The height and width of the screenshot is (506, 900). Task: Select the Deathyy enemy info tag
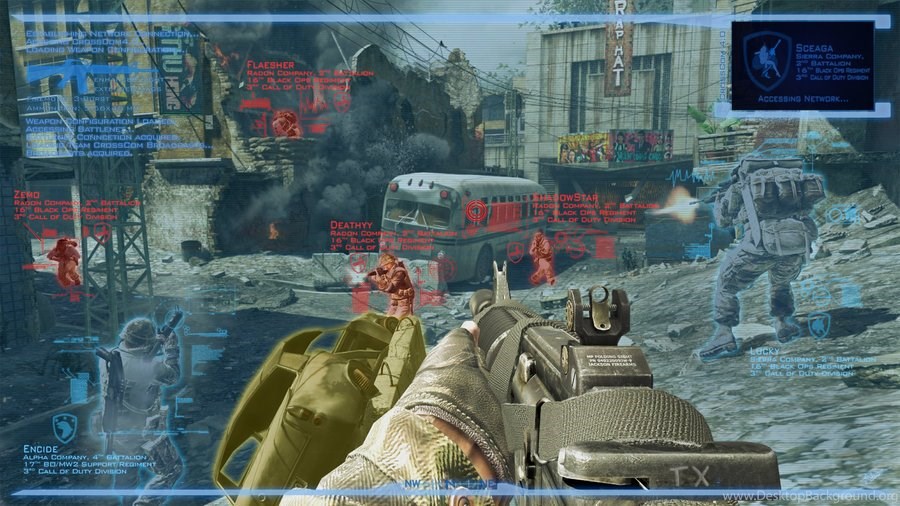coord(351,226)
